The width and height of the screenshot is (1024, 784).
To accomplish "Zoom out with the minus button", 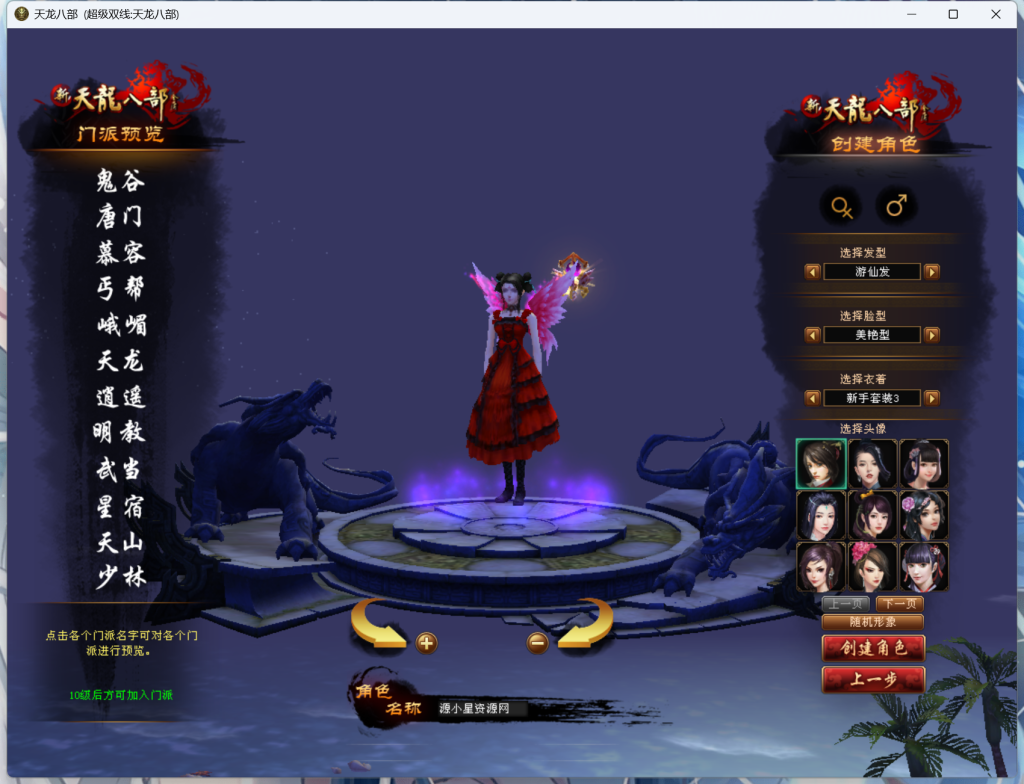I will [x=538, y=643].
